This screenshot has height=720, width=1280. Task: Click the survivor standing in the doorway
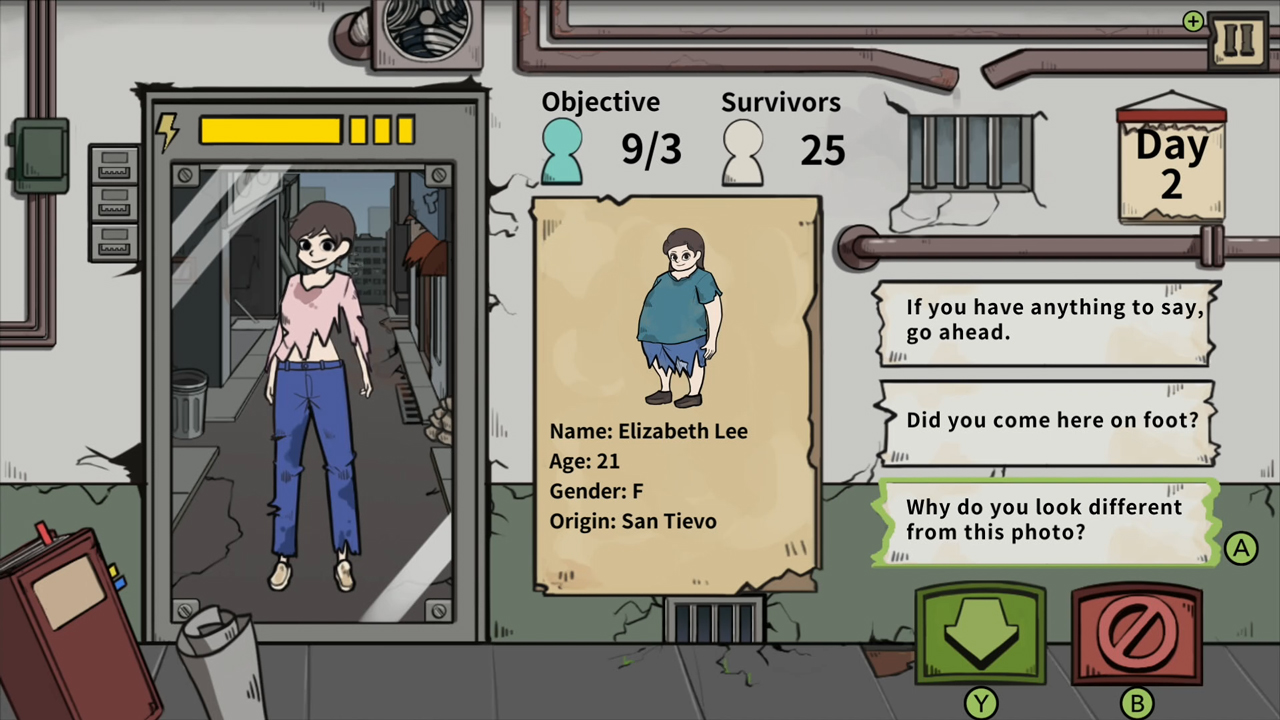tap(315, 380)
